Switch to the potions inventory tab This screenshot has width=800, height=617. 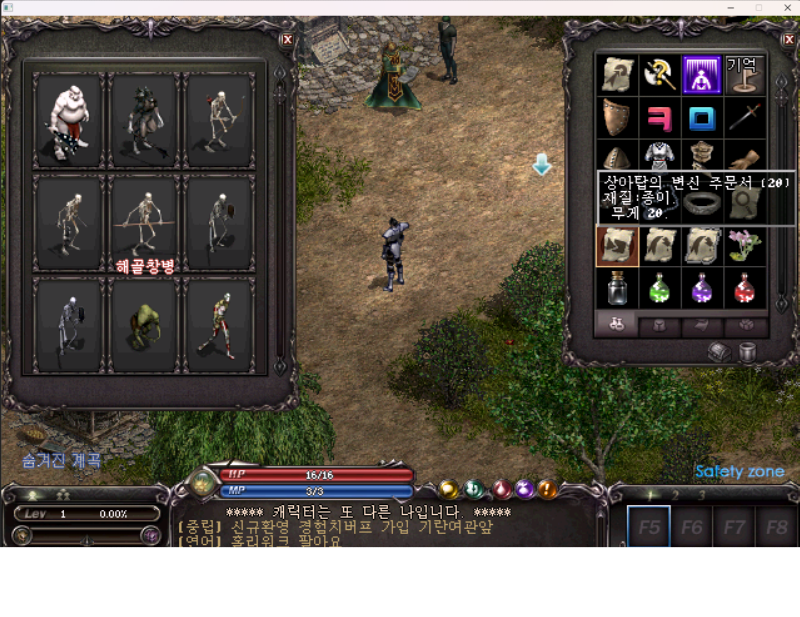(617, 325)
